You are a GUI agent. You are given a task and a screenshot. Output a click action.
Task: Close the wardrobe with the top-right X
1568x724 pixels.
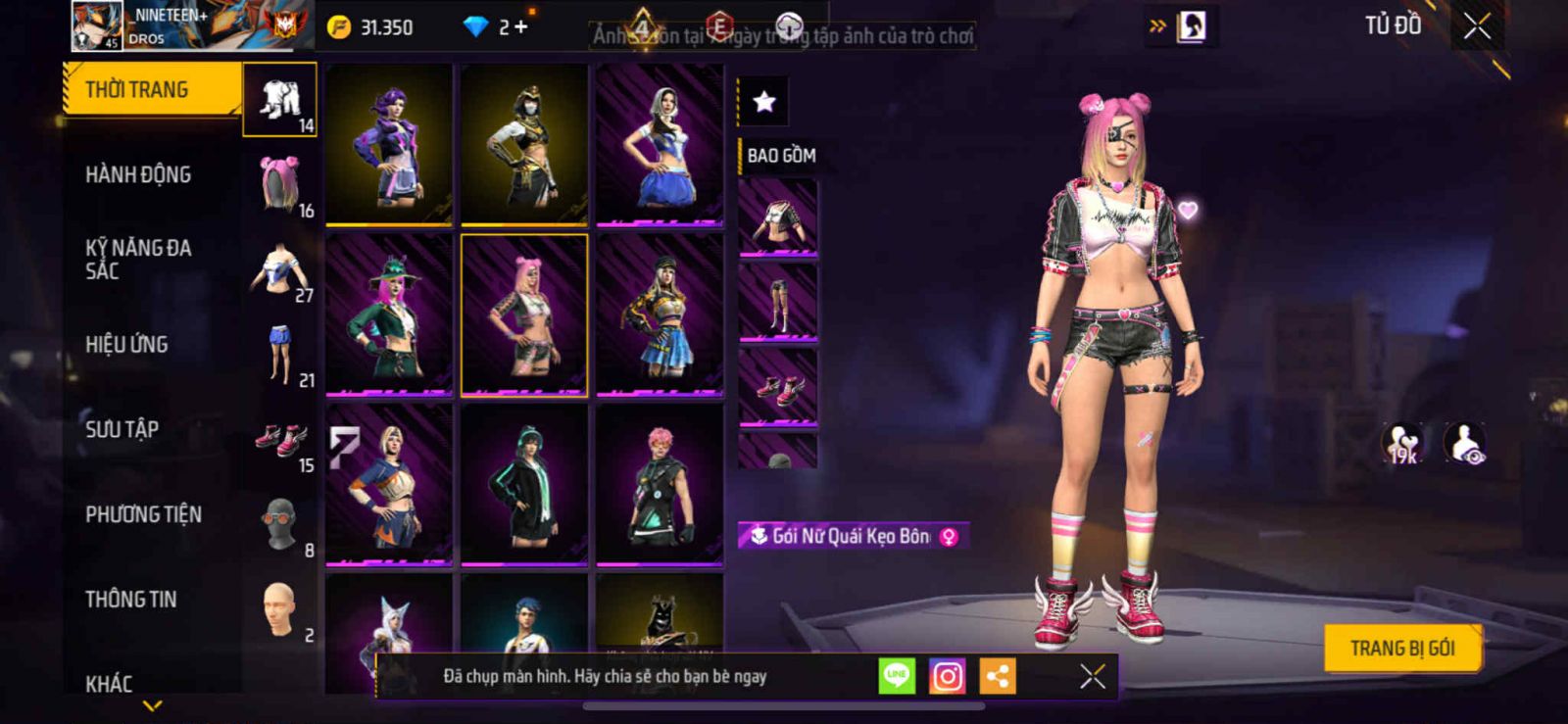pos(1477,27)
